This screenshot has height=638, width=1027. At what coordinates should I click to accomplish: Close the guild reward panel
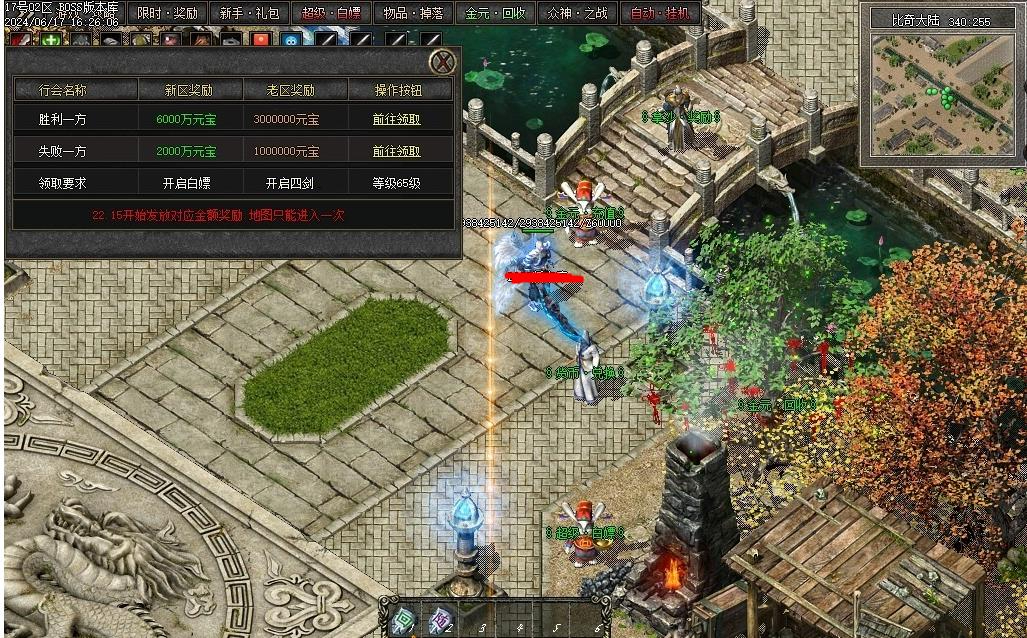(x=443, y=63)
